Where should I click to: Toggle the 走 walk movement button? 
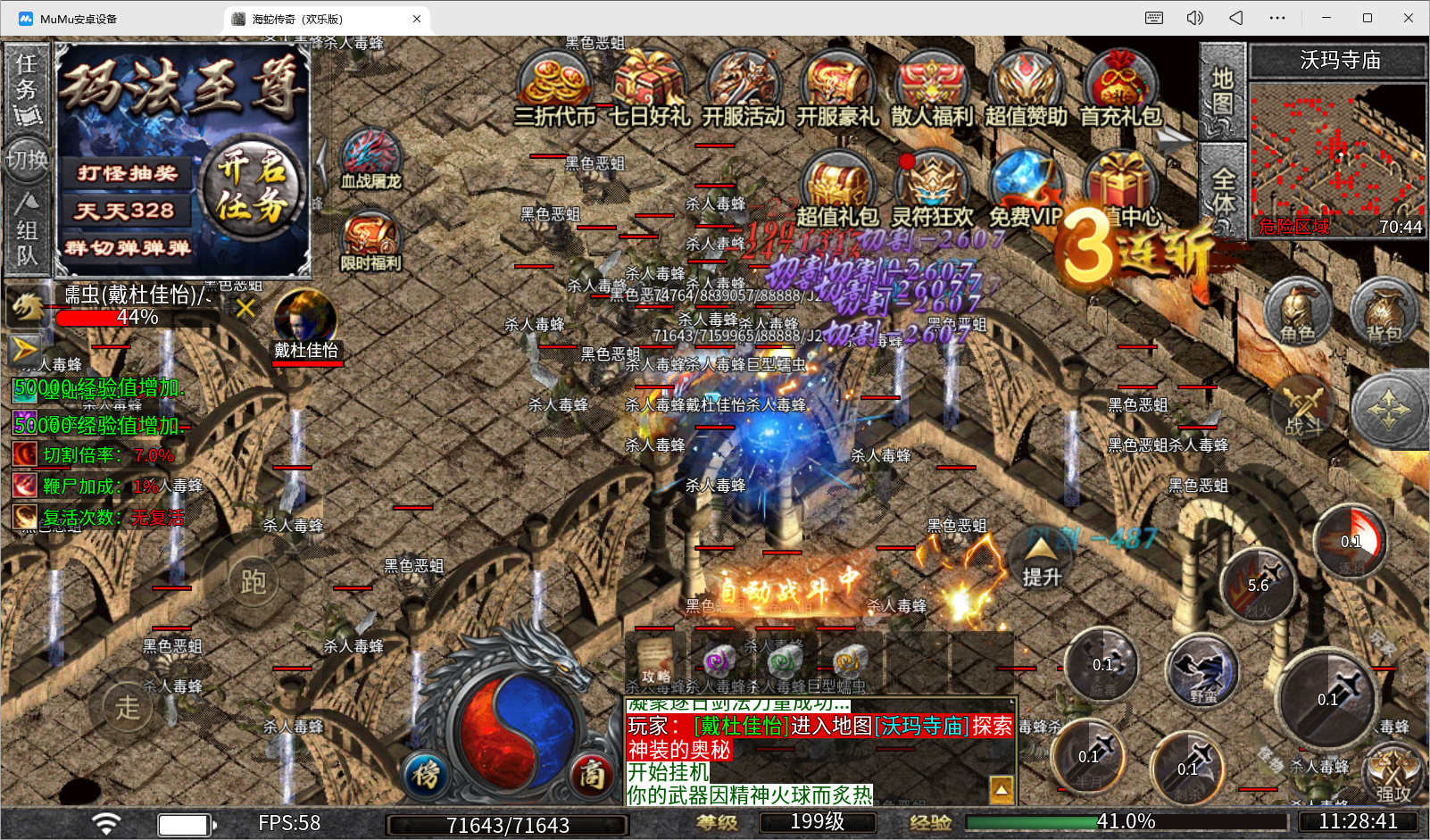coord(128,707)
